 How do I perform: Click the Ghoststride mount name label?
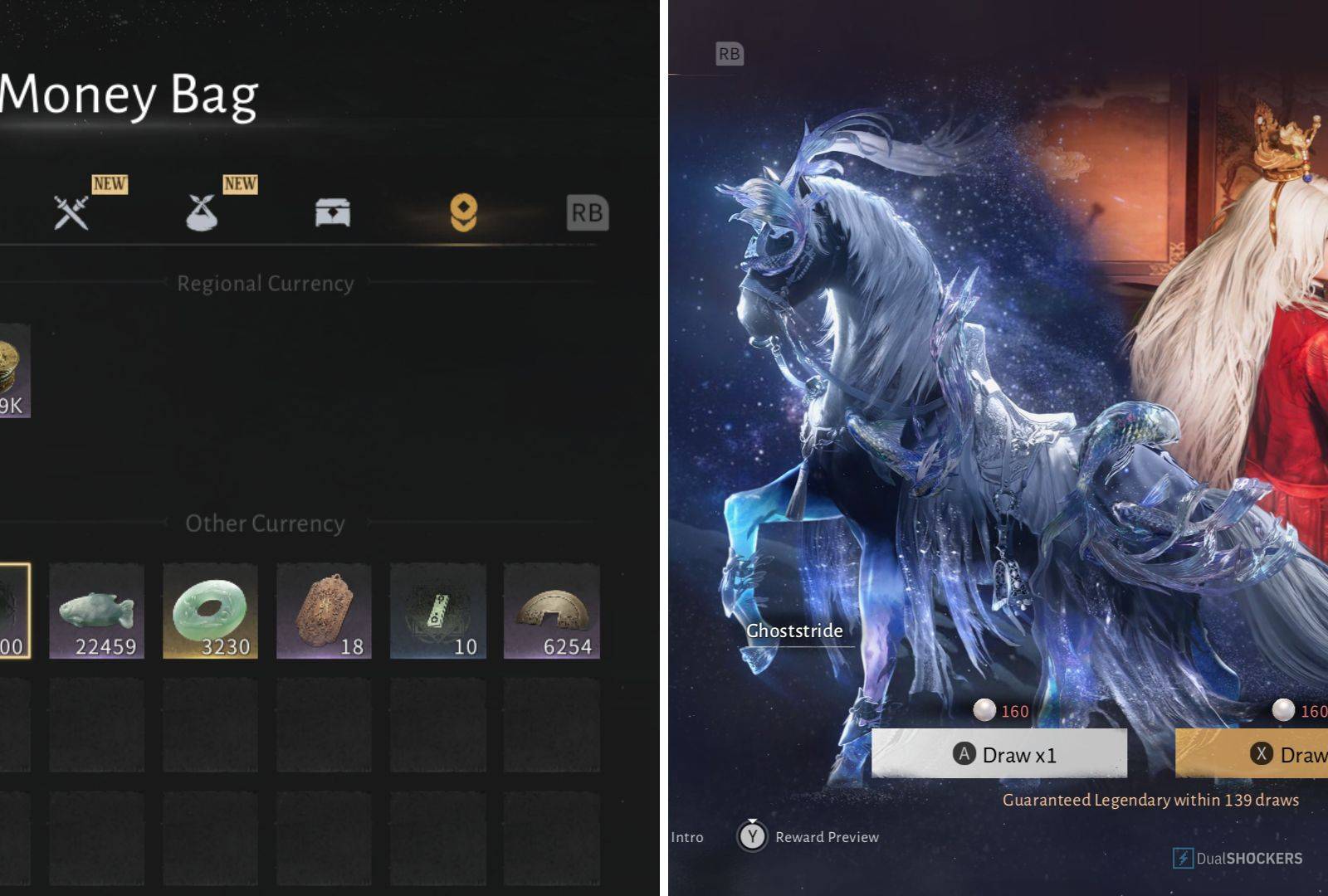[x=793, y=631]
